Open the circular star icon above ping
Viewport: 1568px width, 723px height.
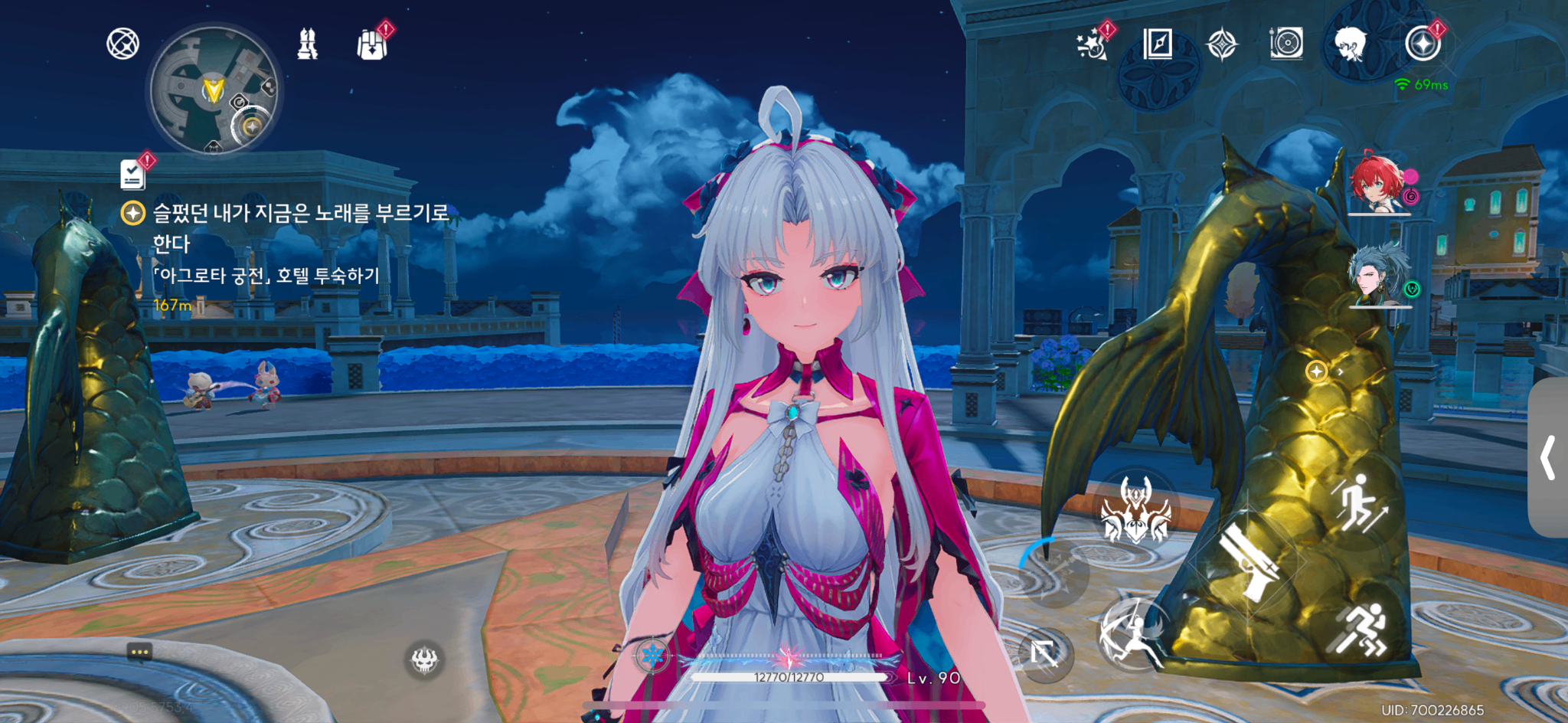click(x=1423, y=44)
